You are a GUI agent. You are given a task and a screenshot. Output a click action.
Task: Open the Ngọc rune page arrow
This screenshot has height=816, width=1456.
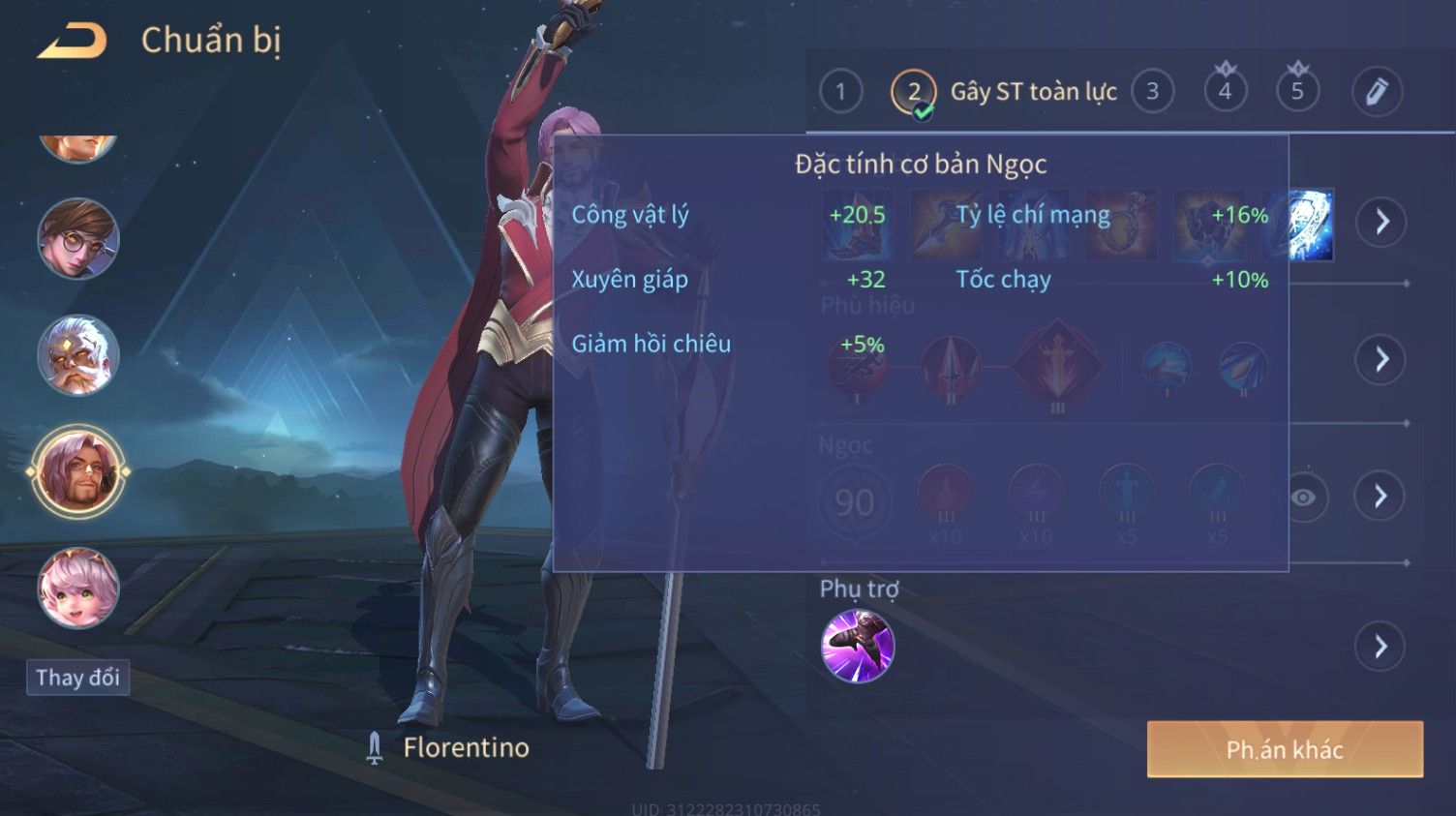(1380, 497)
